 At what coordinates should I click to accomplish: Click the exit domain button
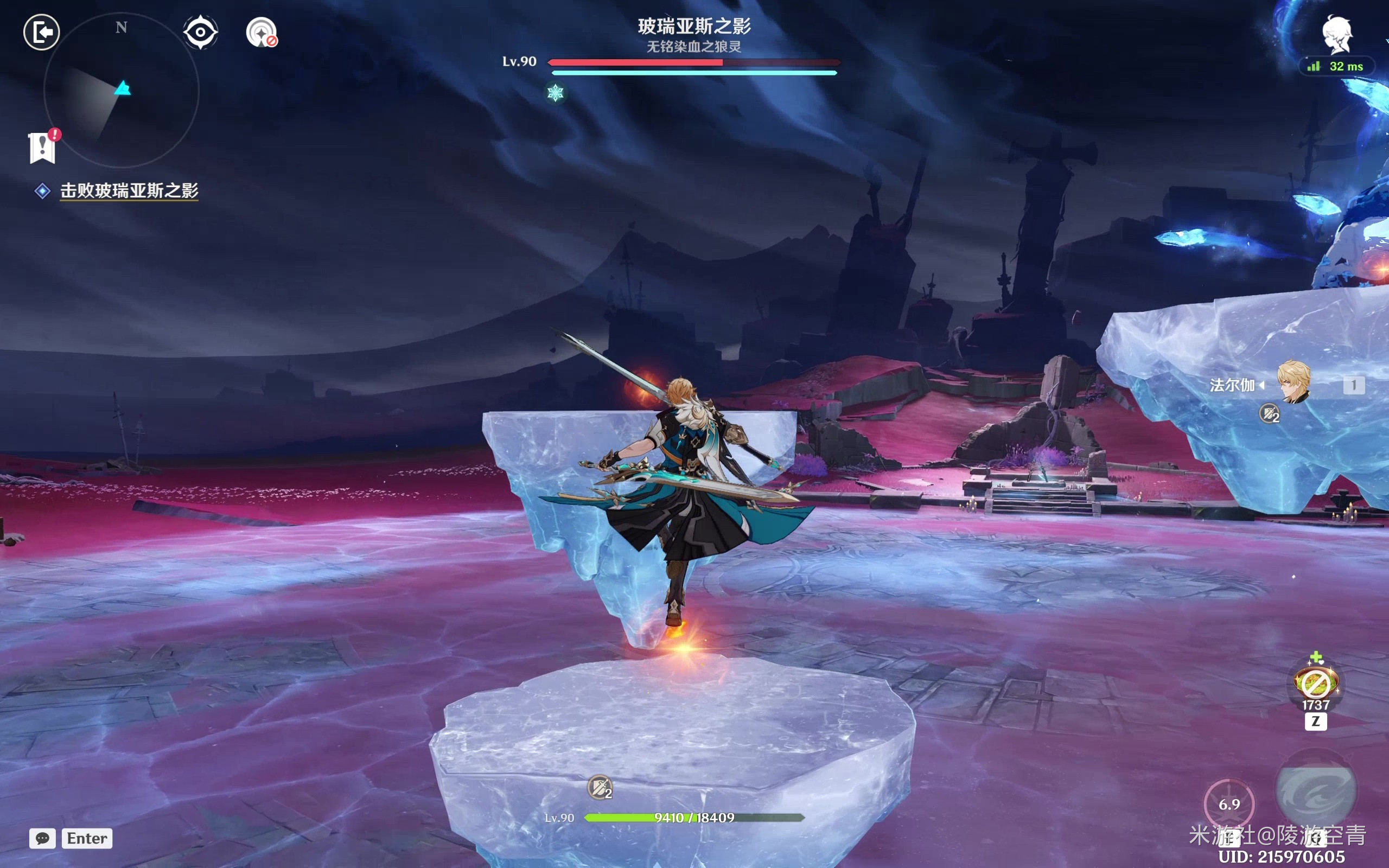(41, 32)
